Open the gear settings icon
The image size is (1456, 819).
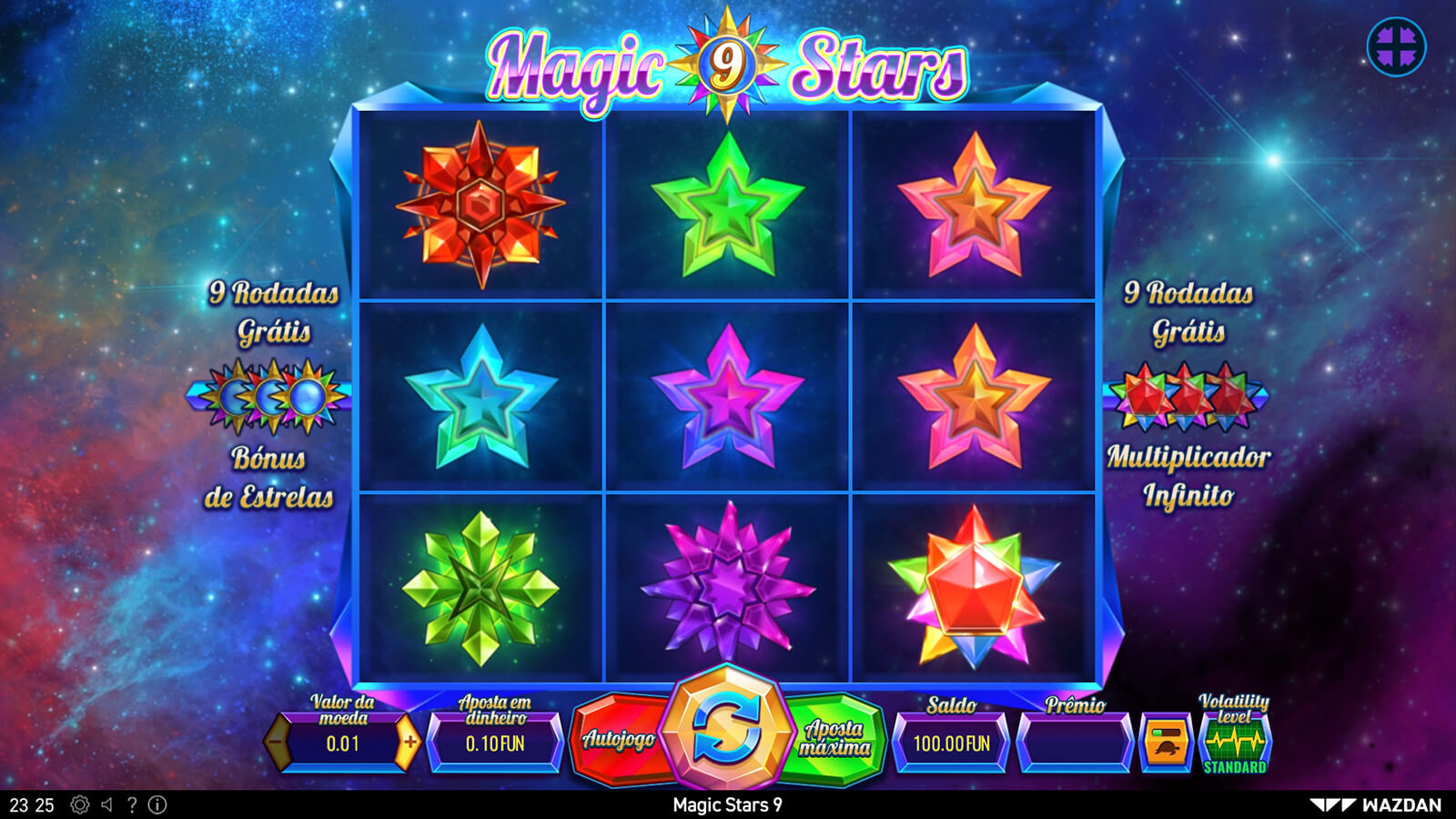[80, 805]
